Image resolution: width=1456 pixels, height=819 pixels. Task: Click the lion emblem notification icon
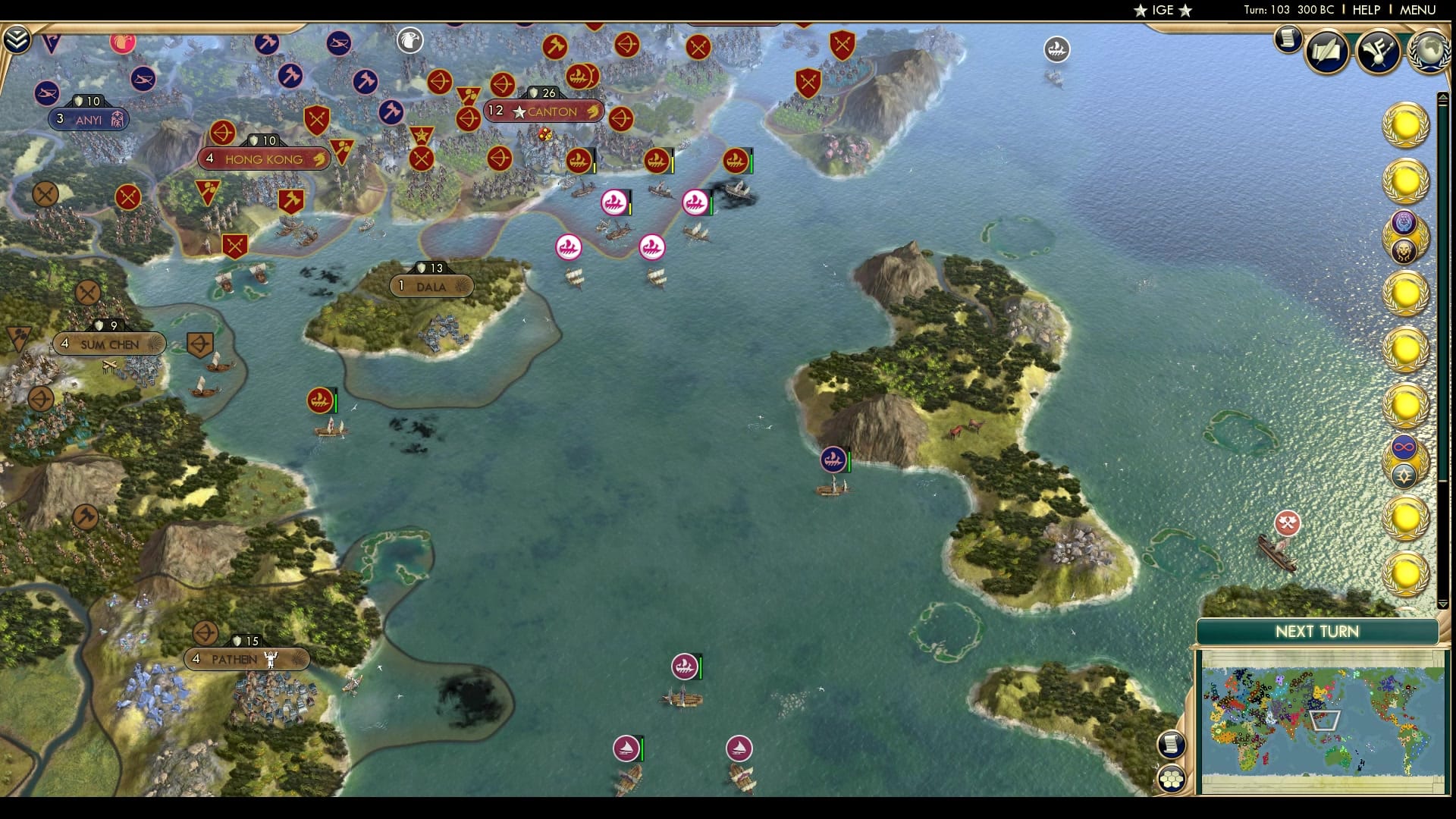(x=1402, y=250)
